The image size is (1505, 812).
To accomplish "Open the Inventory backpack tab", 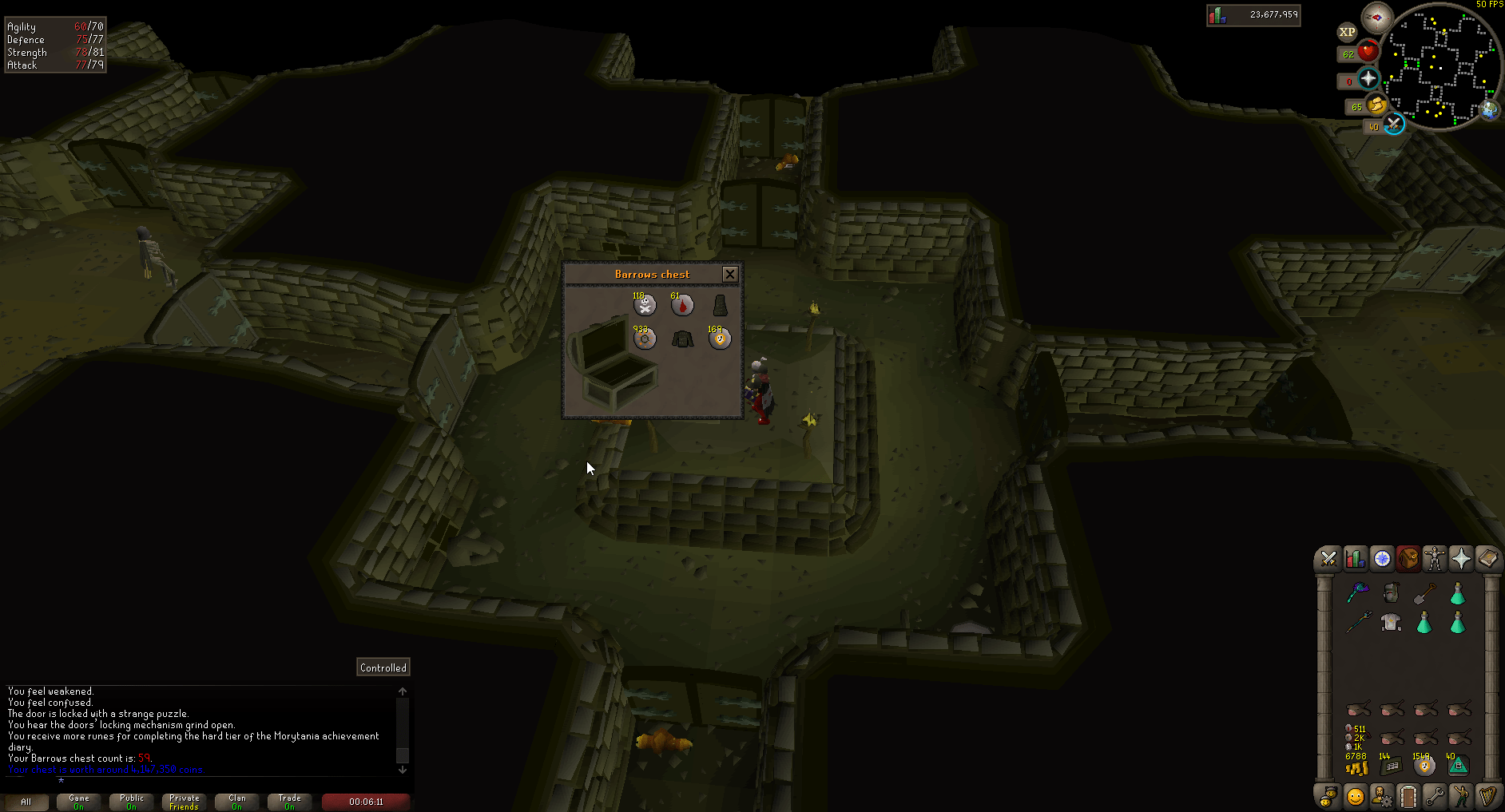I will [x=1409, y=559].
